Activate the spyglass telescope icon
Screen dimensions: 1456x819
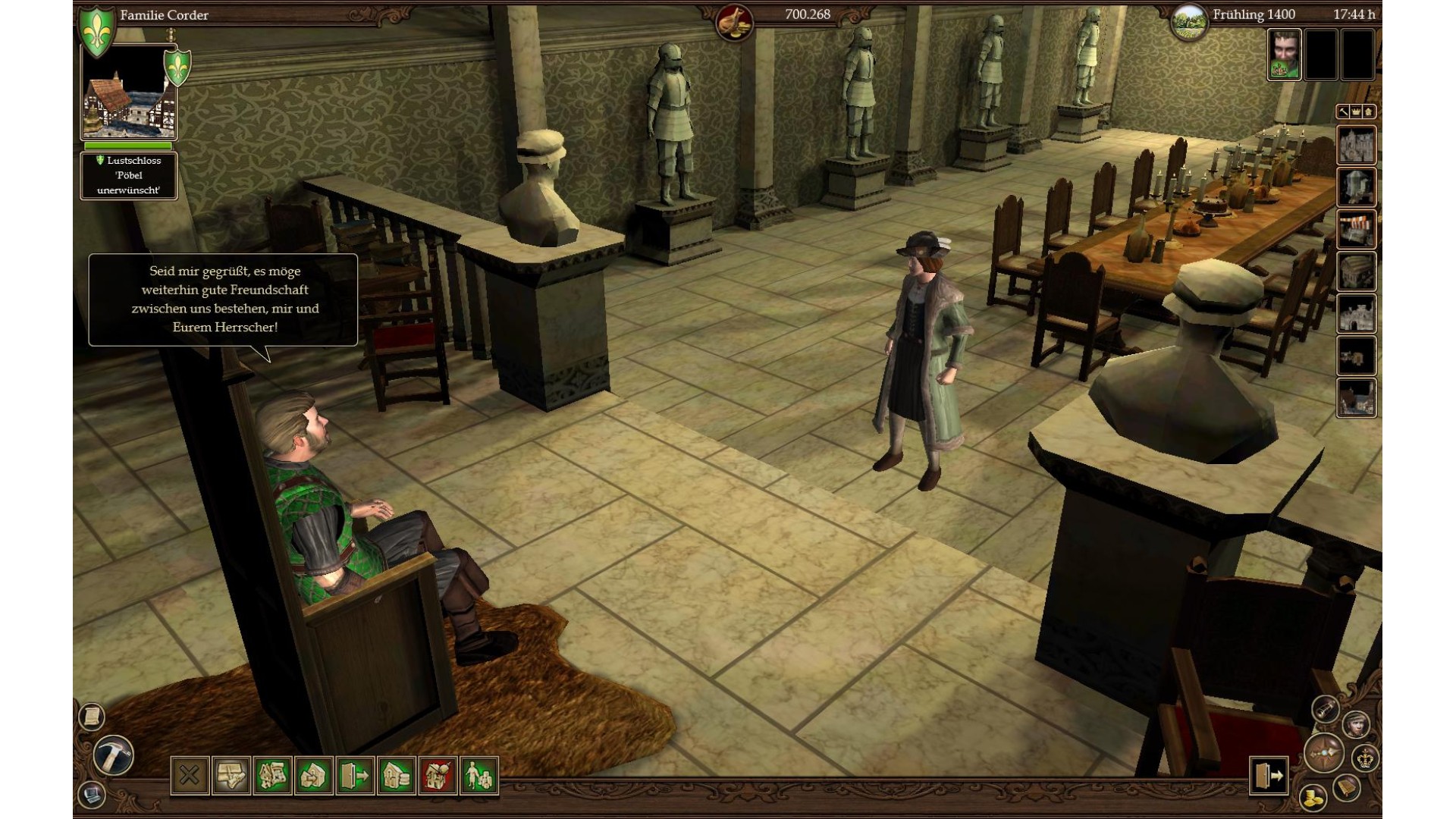[1326, 709]
